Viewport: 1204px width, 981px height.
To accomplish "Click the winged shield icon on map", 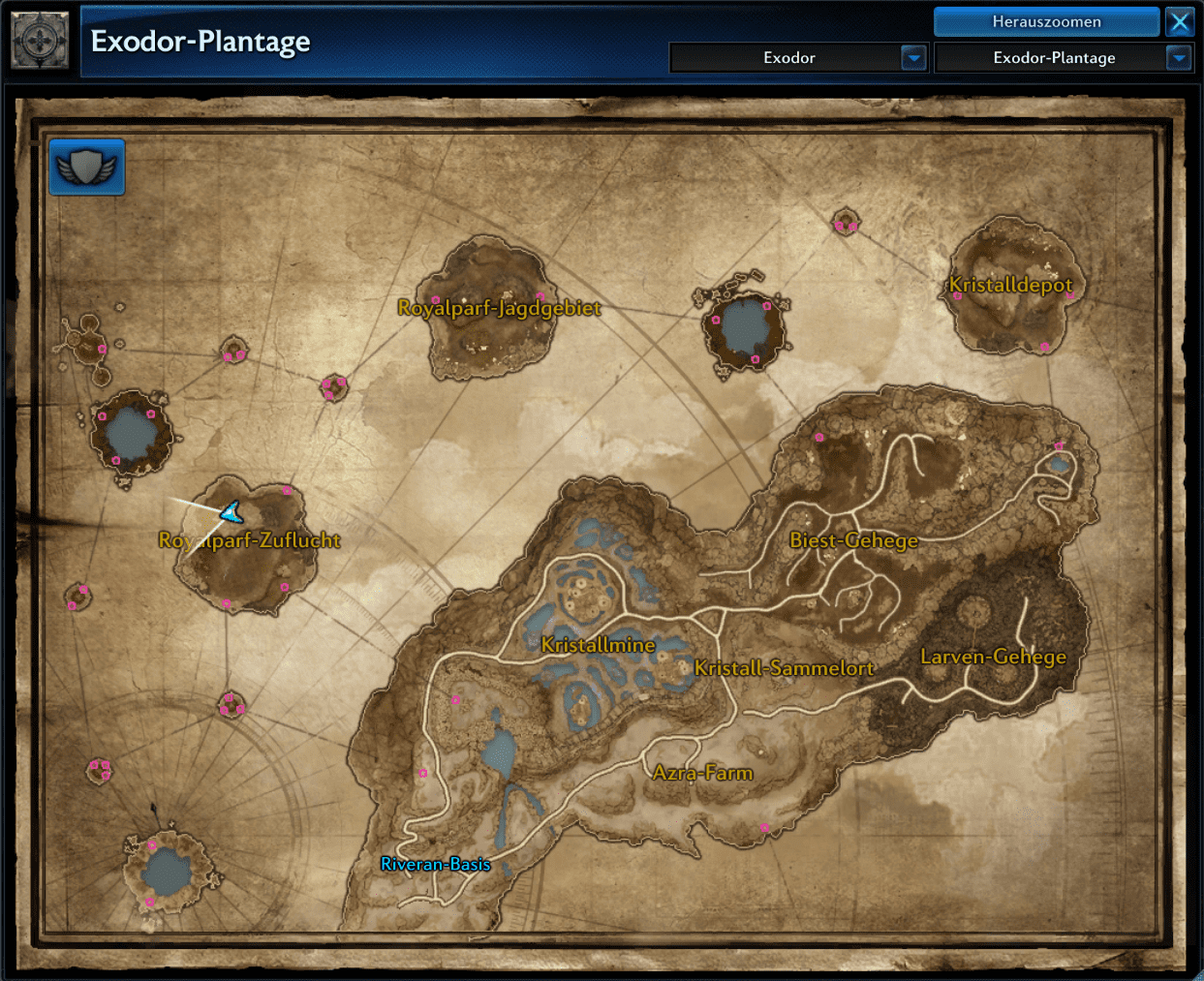I will click(87, 168).
